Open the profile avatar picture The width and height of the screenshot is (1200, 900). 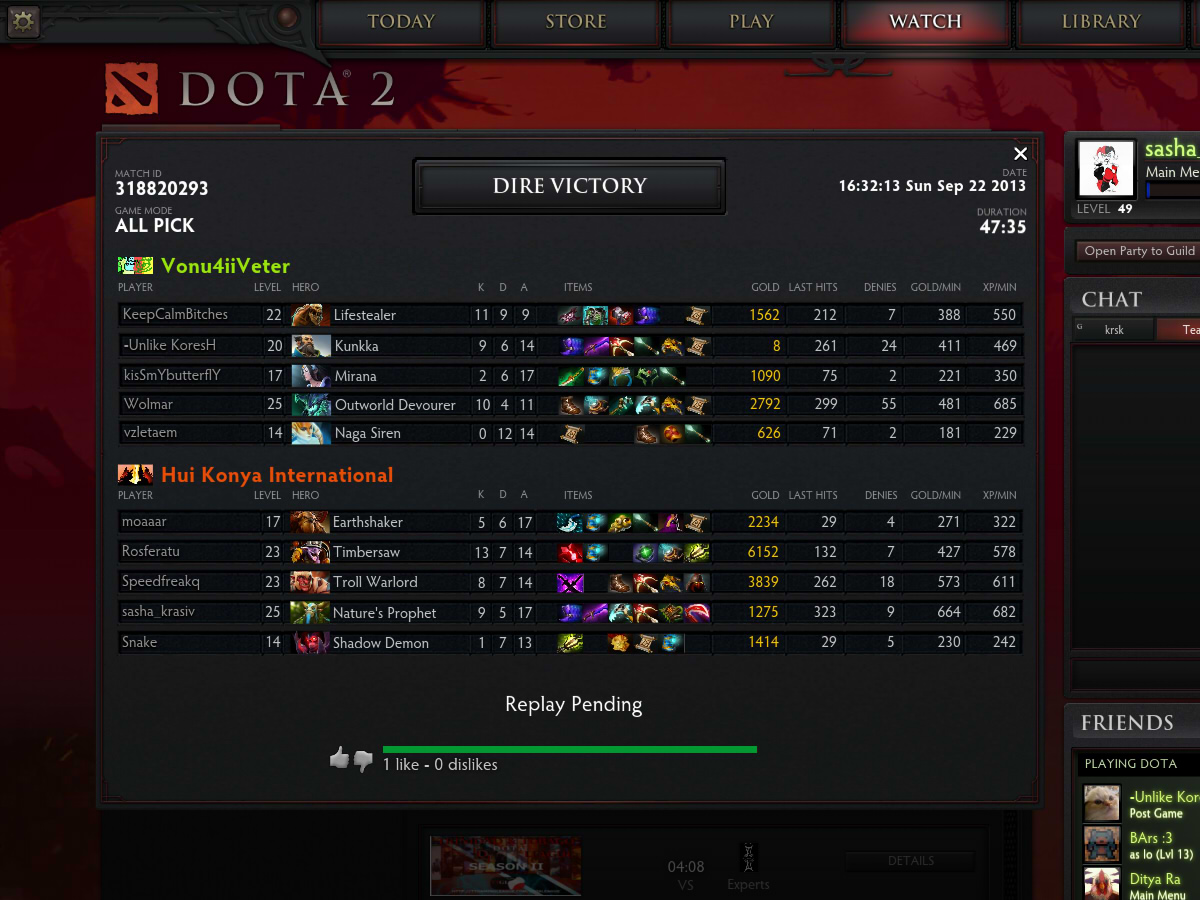coord(1105,168)
